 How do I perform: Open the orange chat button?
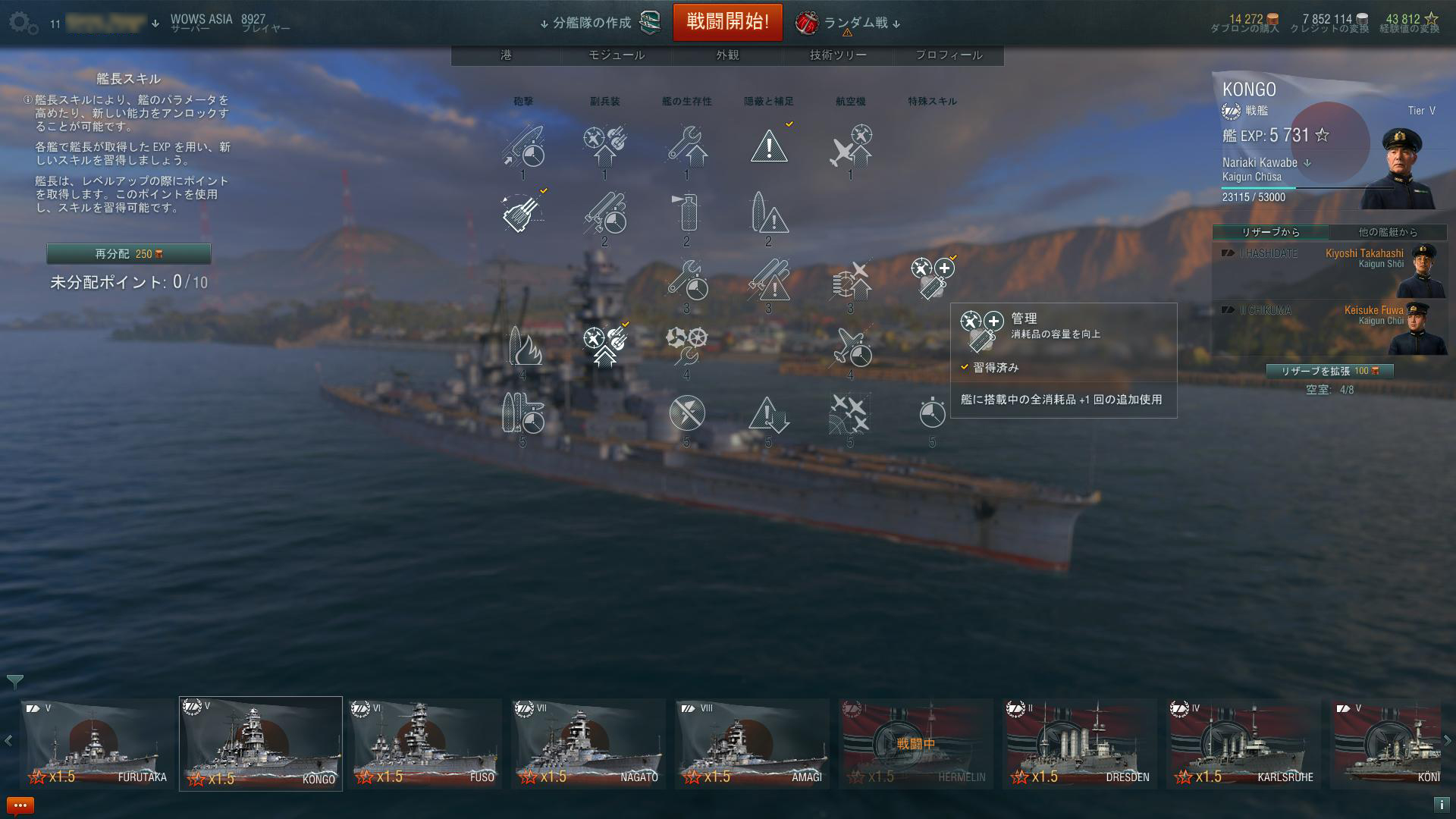click(20, 805)
